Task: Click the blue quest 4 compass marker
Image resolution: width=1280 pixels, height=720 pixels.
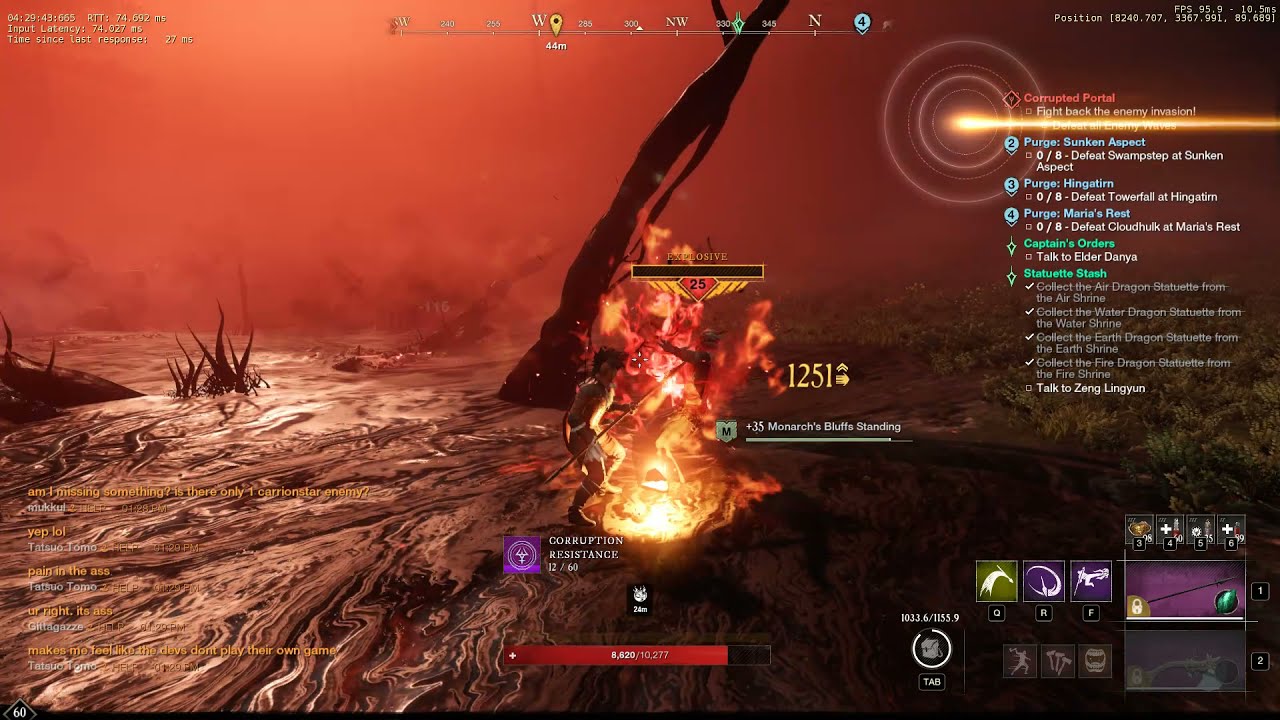Action: click(862, 22)
